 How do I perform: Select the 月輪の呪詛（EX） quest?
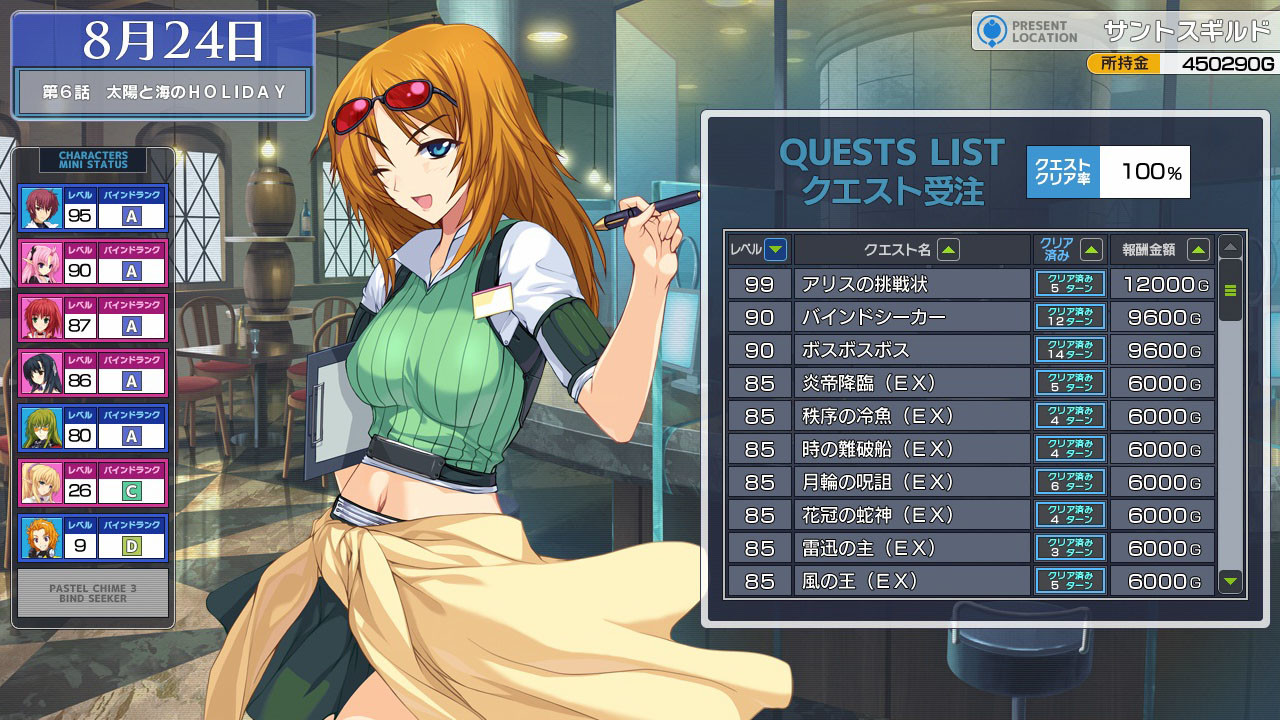911,482
